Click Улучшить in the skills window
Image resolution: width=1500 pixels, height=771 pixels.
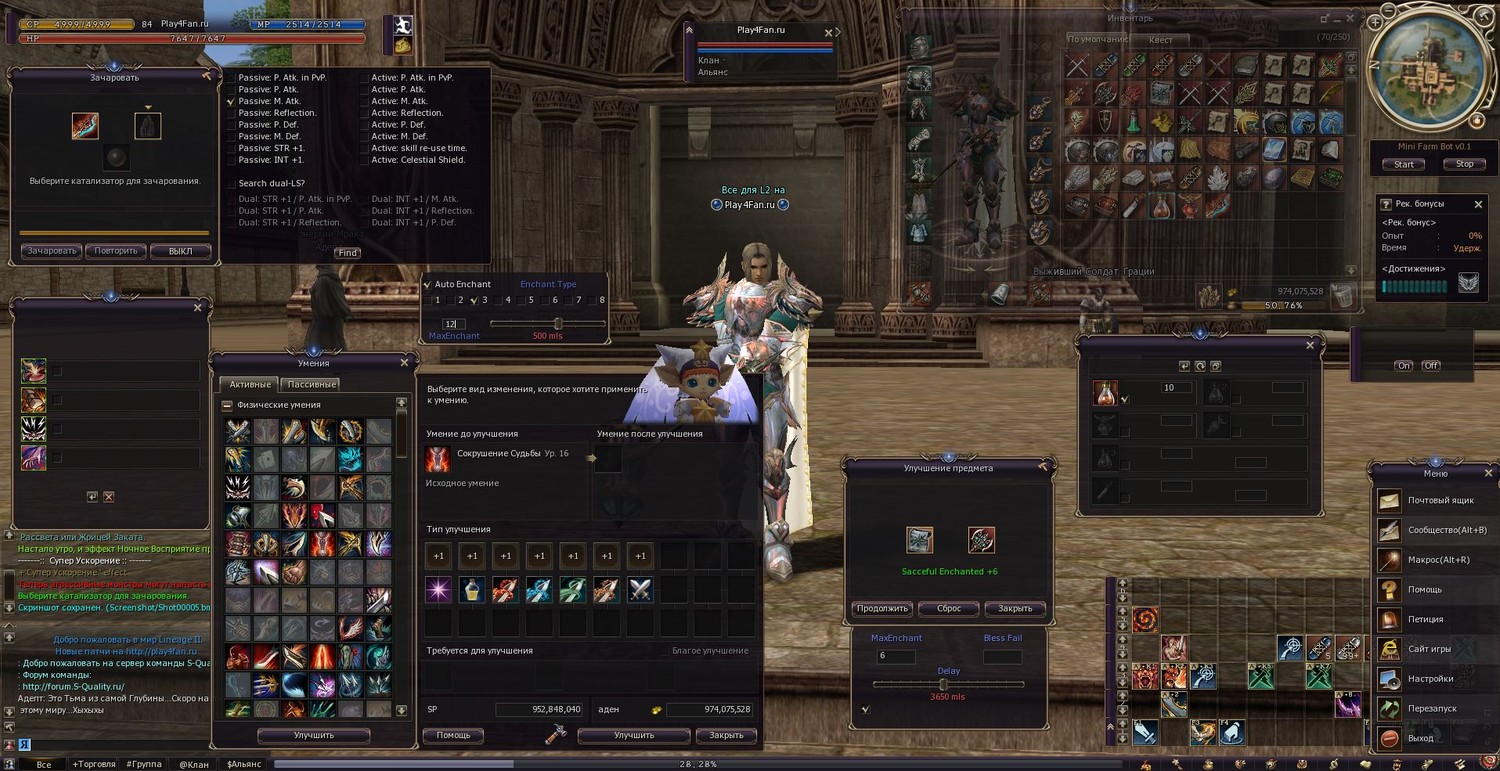[x=313, y=735]
